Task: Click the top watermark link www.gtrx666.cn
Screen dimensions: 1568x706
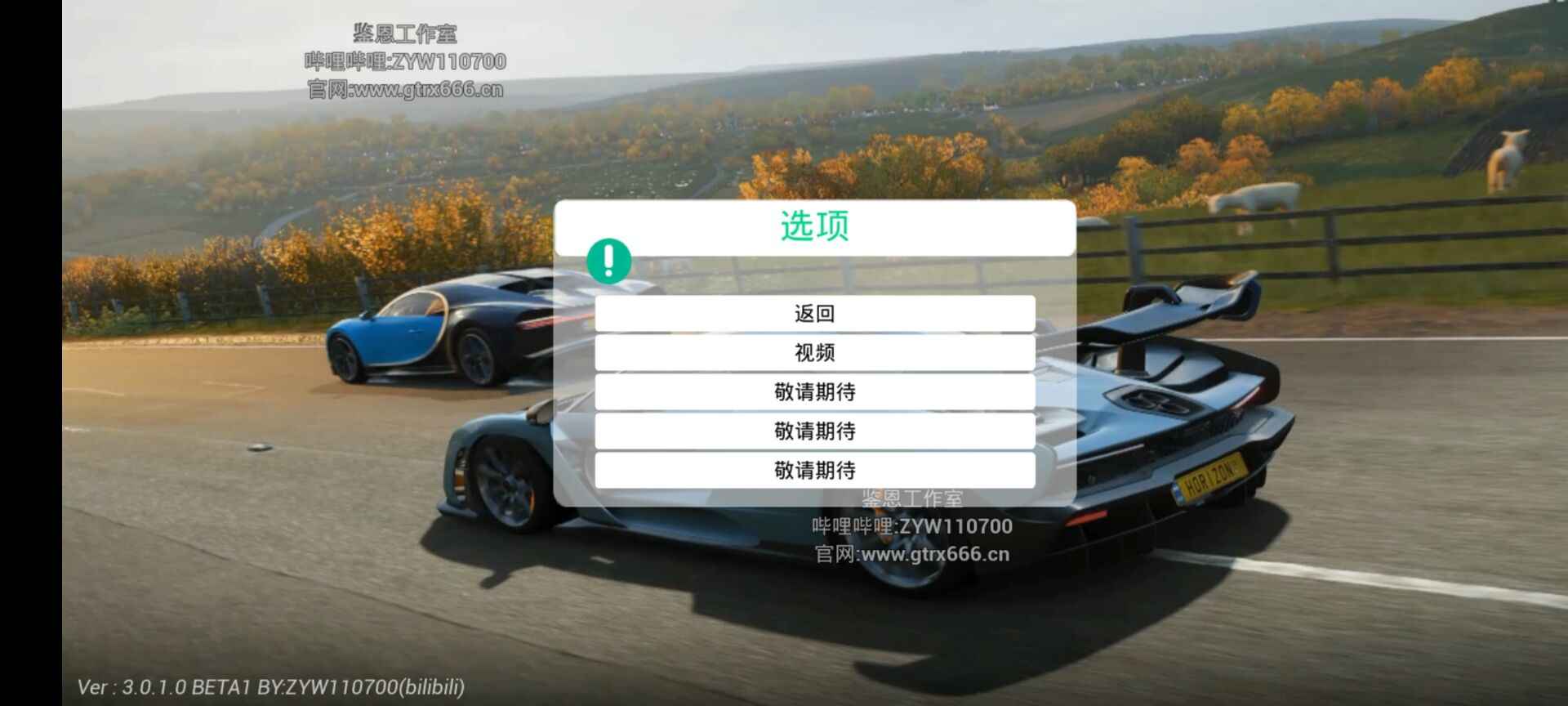Action: pos(407,90)
